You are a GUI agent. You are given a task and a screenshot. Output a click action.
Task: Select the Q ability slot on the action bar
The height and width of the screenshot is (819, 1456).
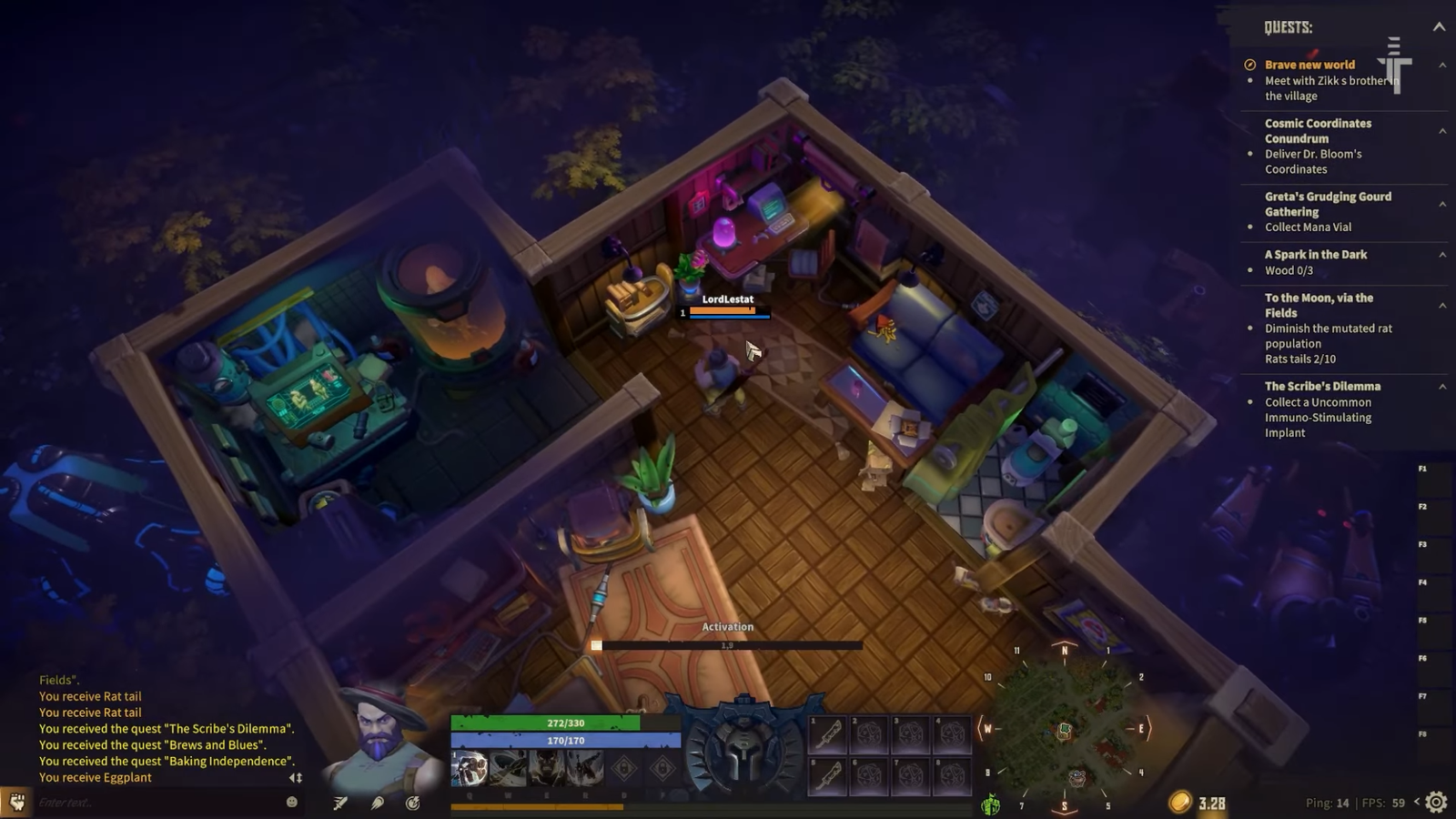(470, 769)
